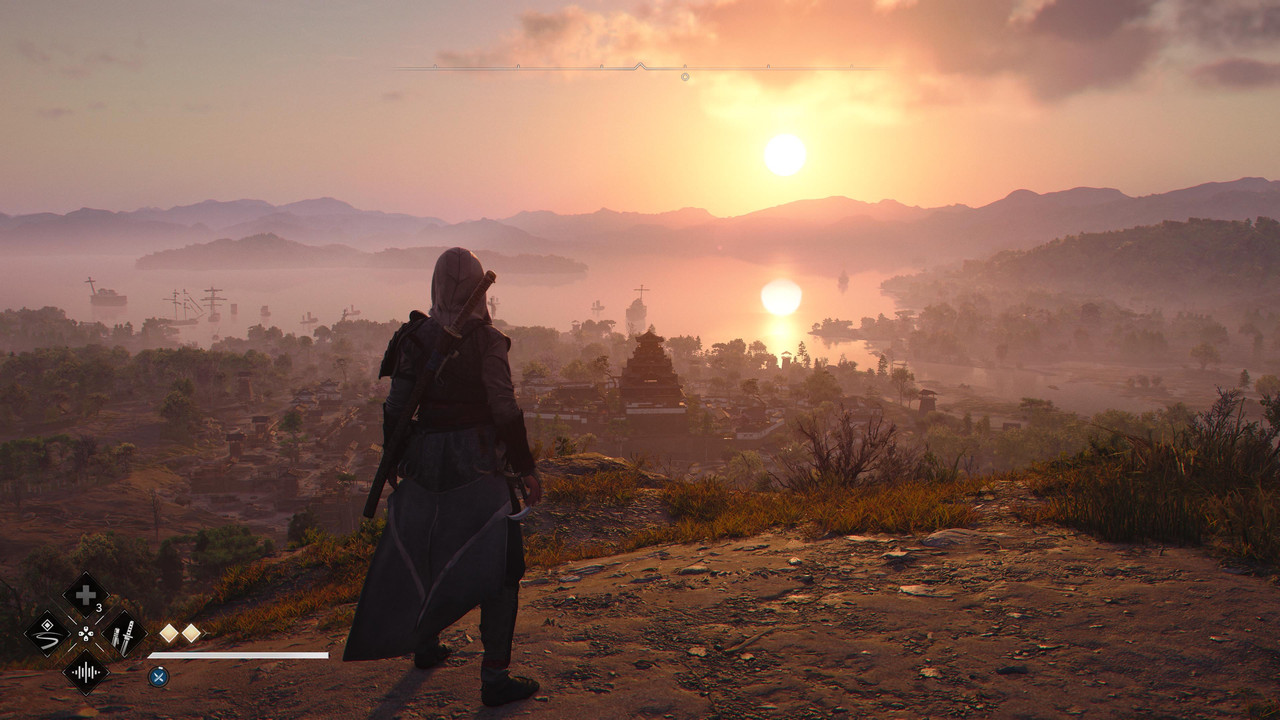Click the compass bar in the sky
Viewport: 1280px width, 720px height.
(x=640, y=68)
